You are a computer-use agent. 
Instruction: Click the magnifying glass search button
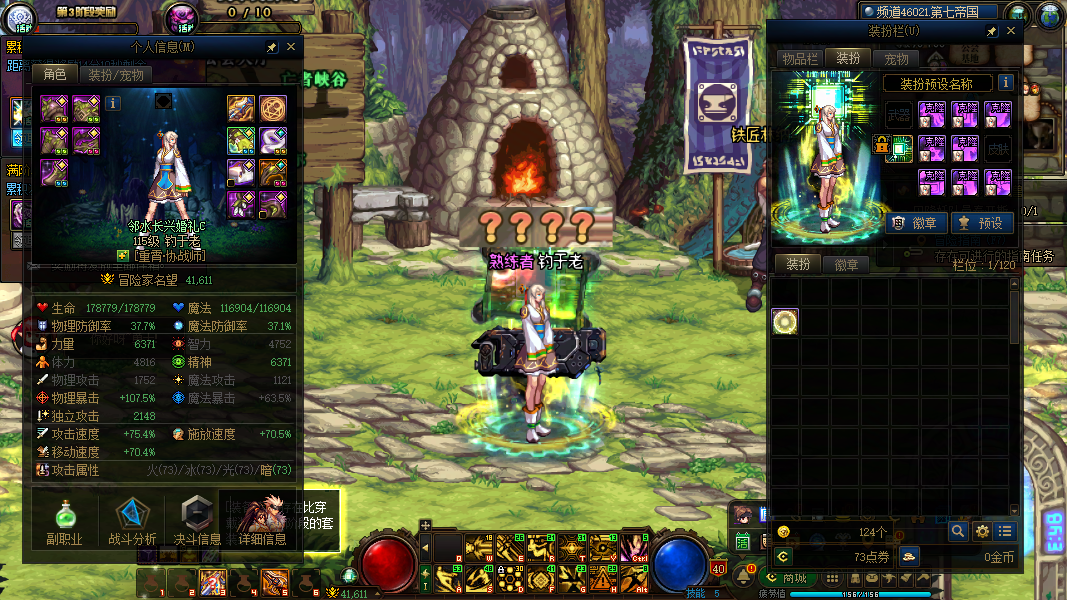click(958, 531)
